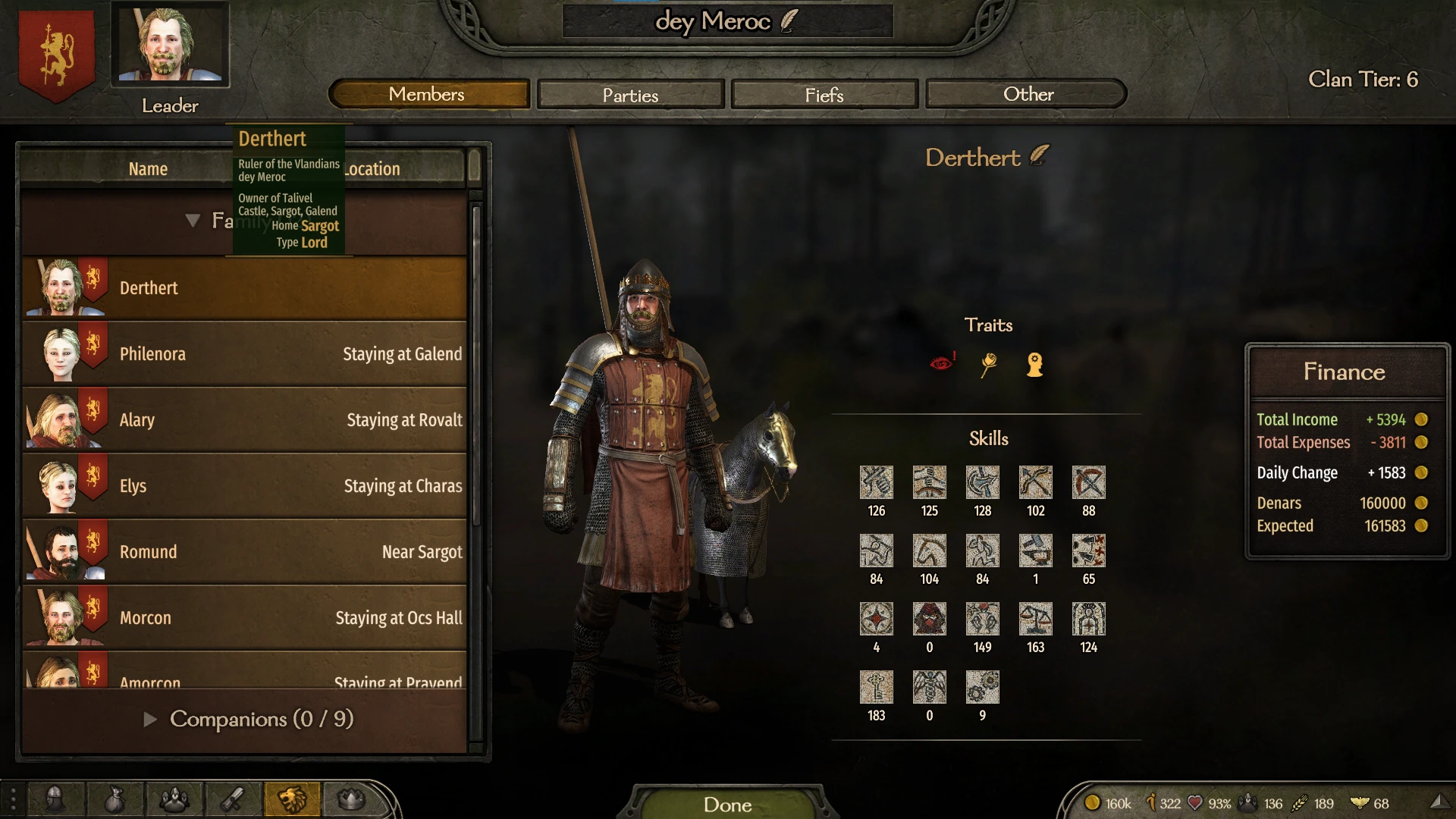Click the red eye trait icon
Viewport: 1456px width, 819px height.
coord(943,364)
